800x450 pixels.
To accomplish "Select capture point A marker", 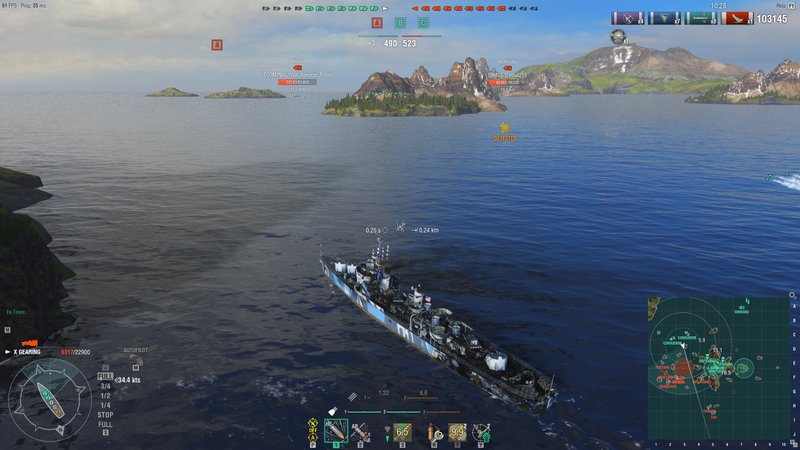I will click(377, 22).
